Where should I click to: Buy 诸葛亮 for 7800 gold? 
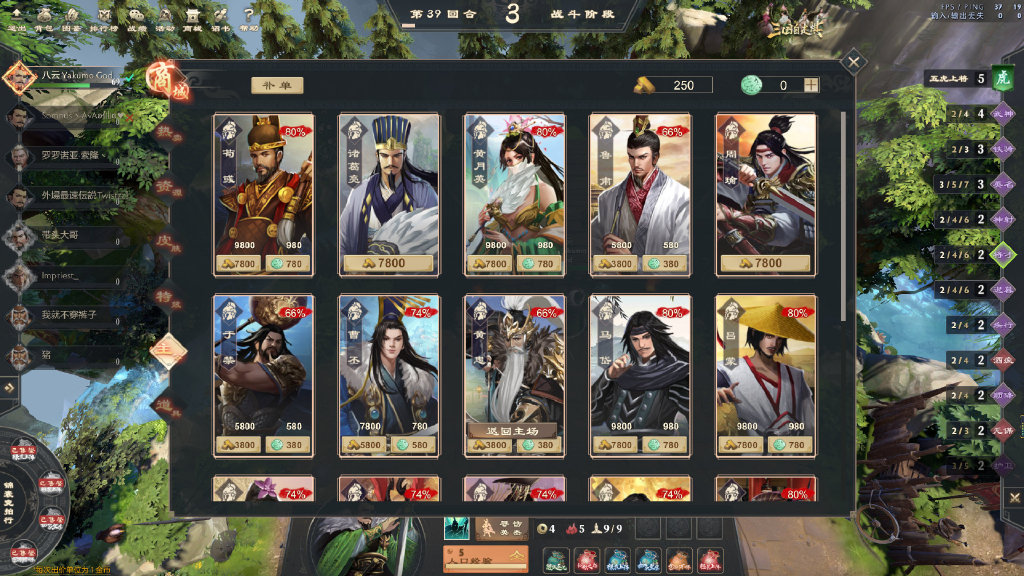389,264
